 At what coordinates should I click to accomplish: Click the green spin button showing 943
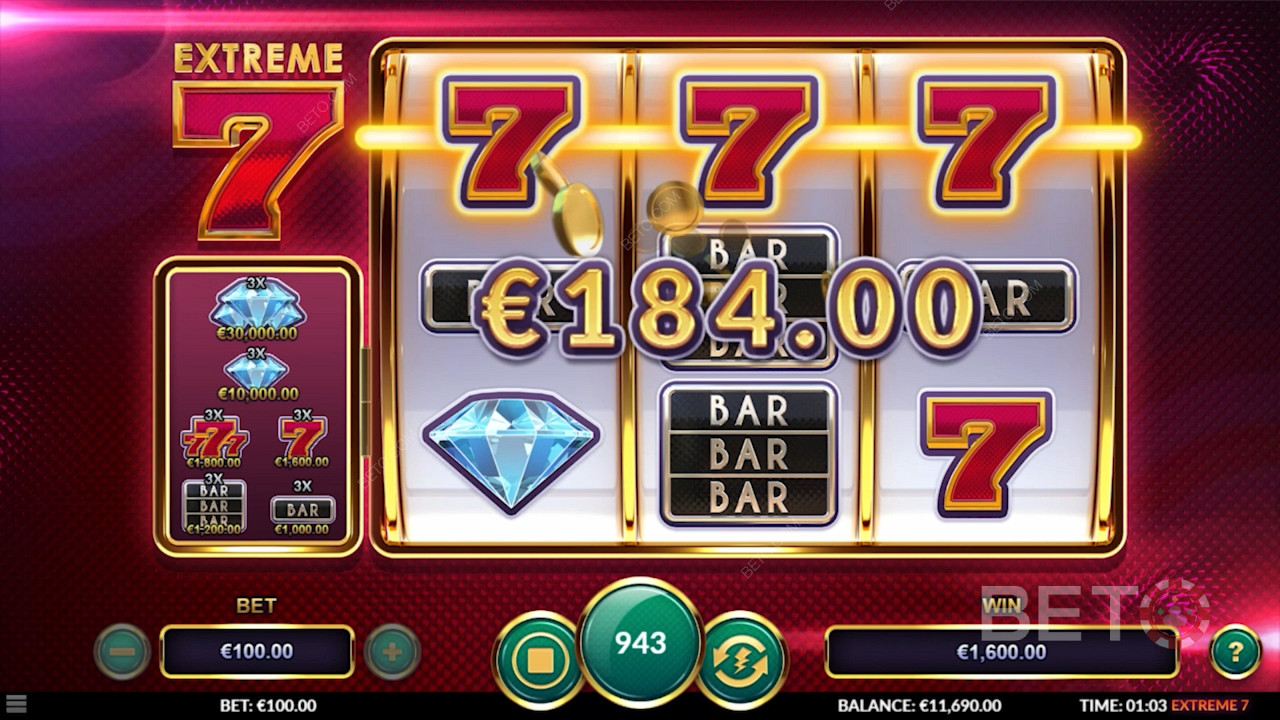point(640,643)
